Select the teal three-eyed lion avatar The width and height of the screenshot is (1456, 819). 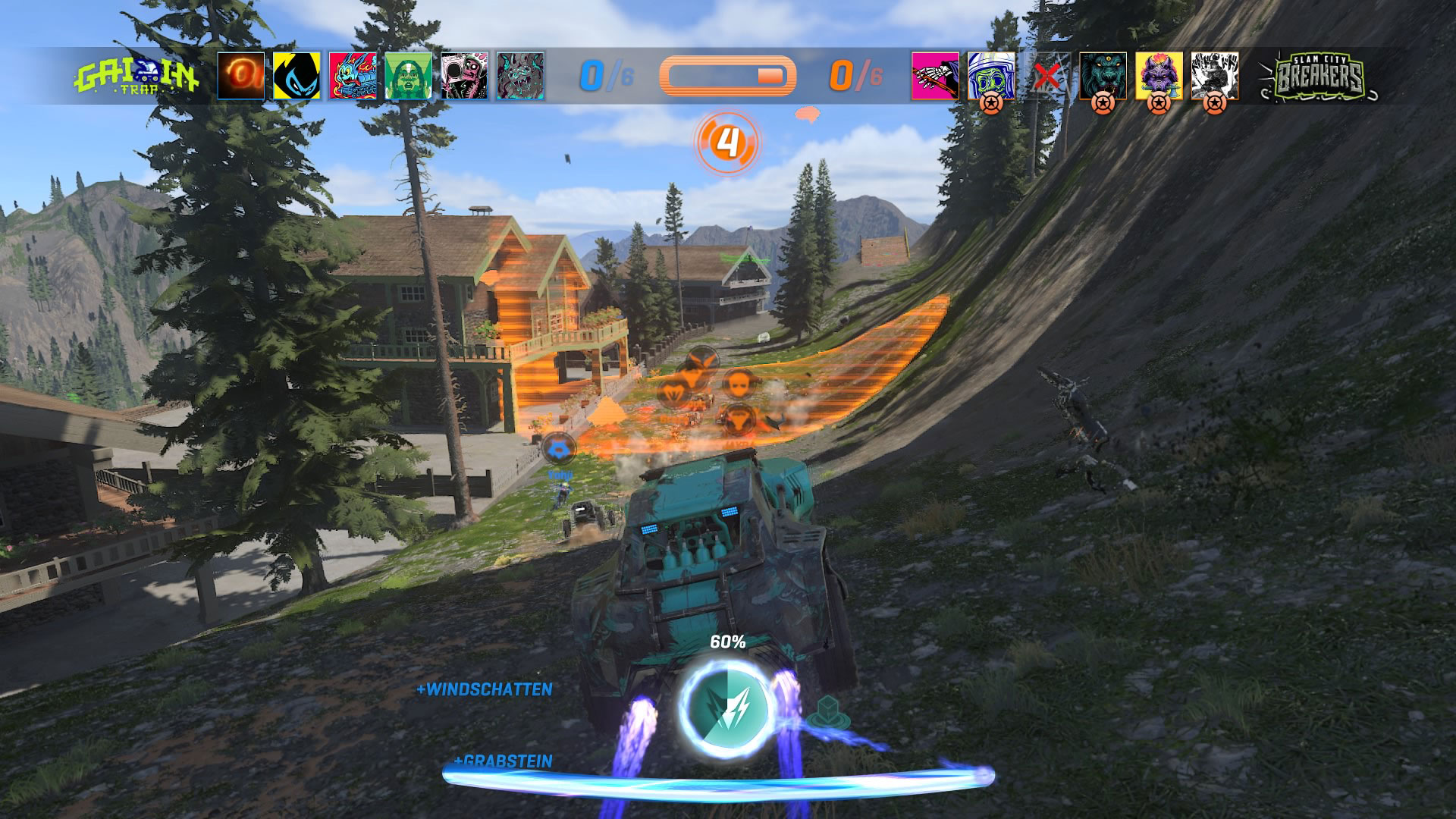coord(1103,76)
